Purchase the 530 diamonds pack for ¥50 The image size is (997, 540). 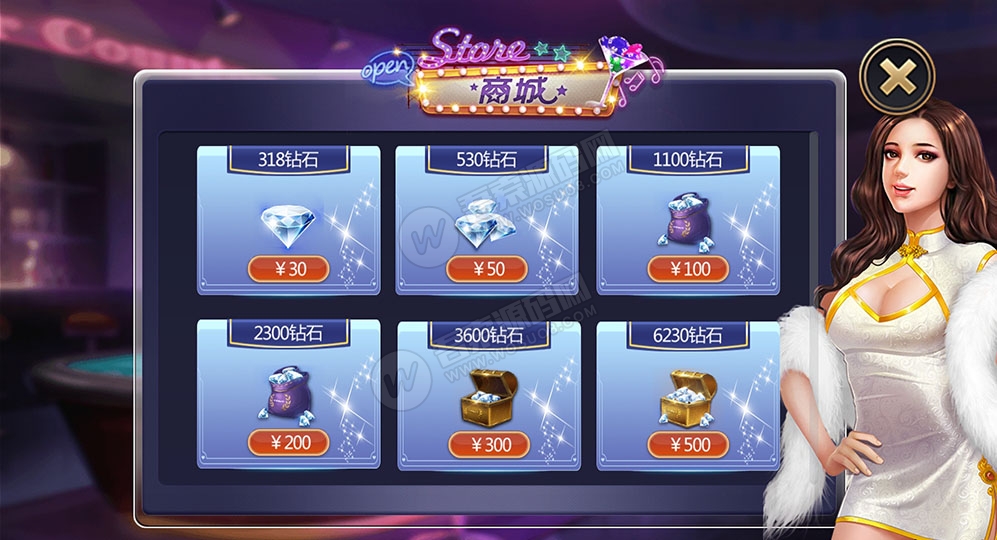[486, 269]
